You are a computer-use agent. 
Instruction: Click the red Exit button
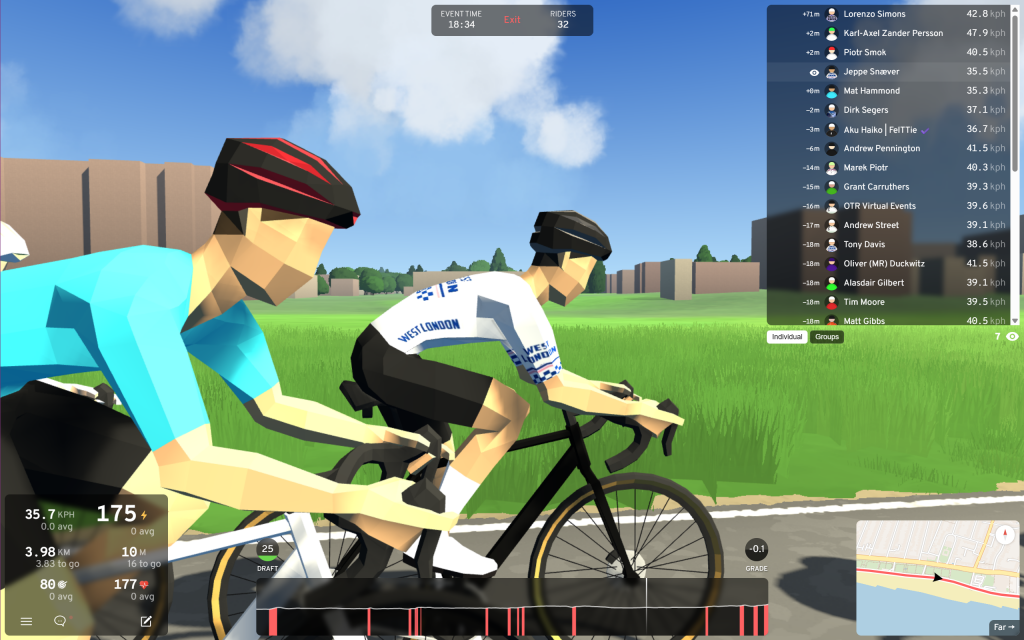512,20
